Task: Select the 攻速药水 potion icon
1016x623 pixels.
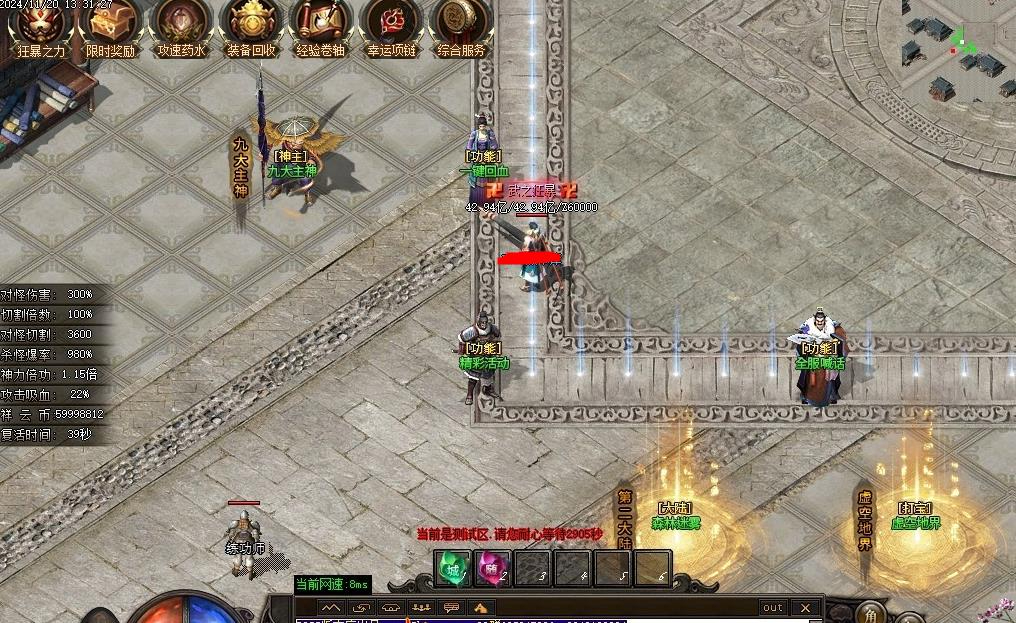Action: [181, 24]
